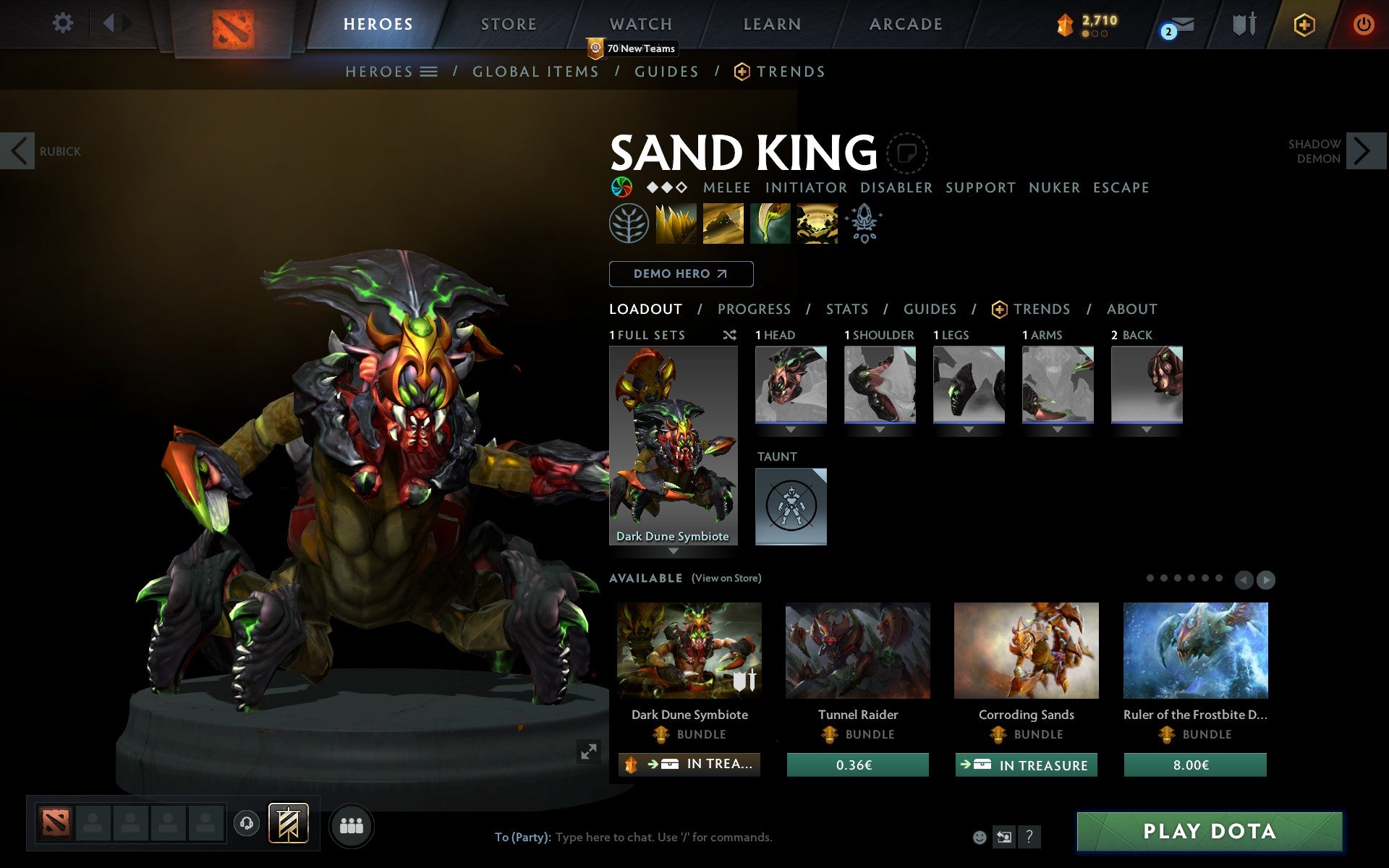This screenshot has height=868, width=1389.
Task: Click the help question mark icon
Action: (x=1028, y=837)
